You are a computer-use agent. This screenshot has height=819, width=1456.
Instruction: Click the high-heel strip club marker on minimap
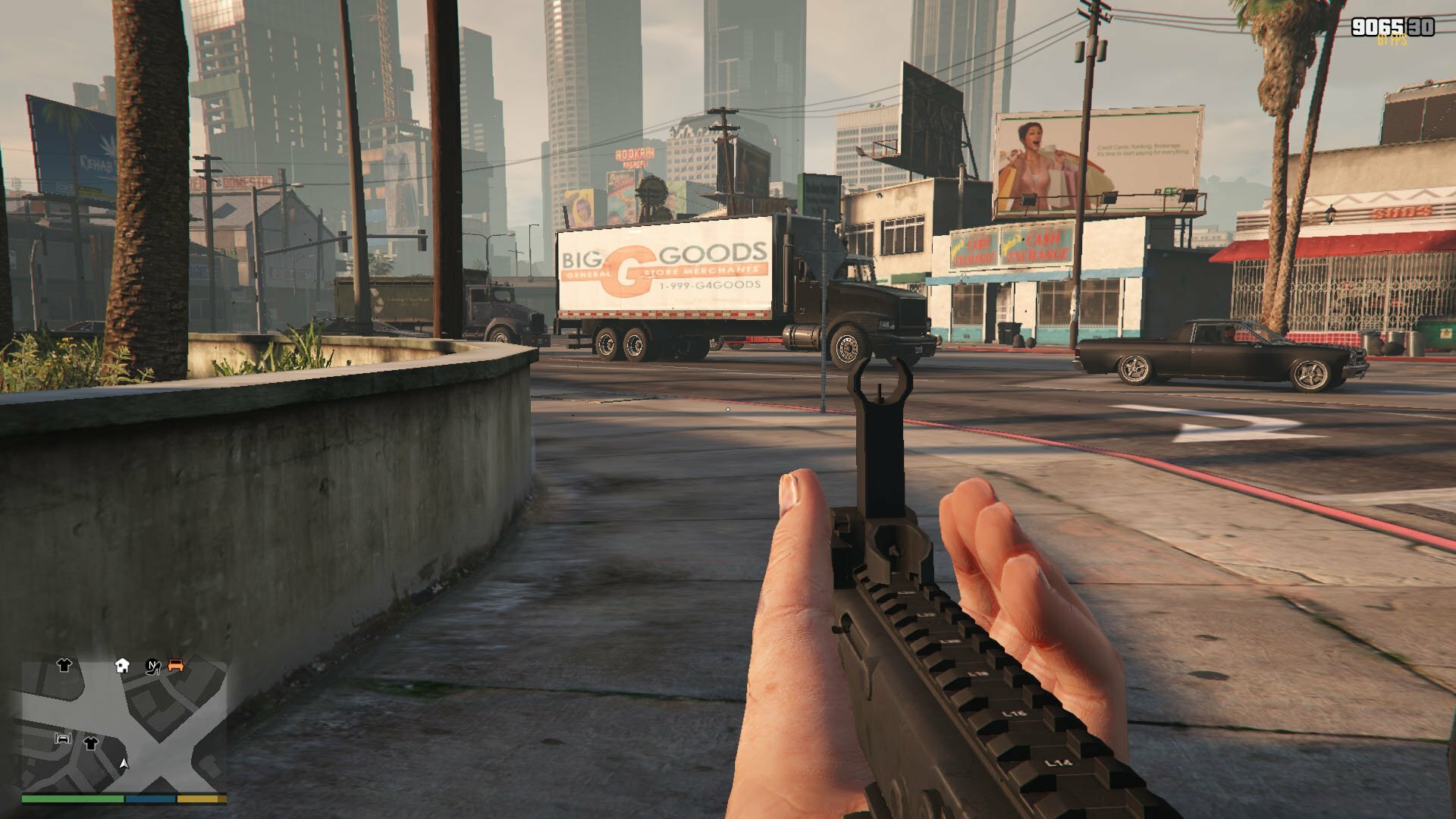pyautogui.click(x=153, y=667)
